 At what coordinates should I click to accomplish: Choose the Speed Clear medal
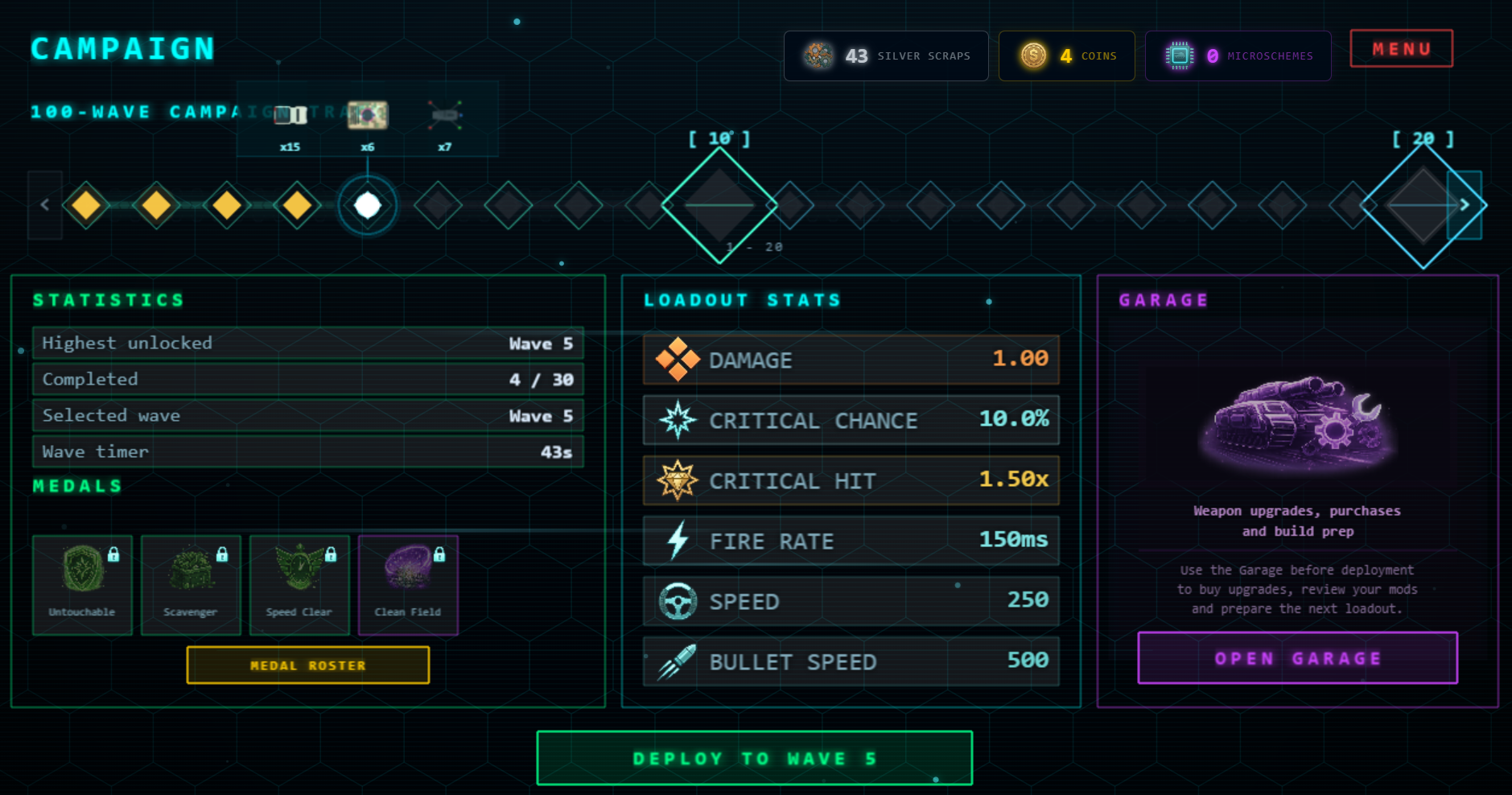coord(299,585)
